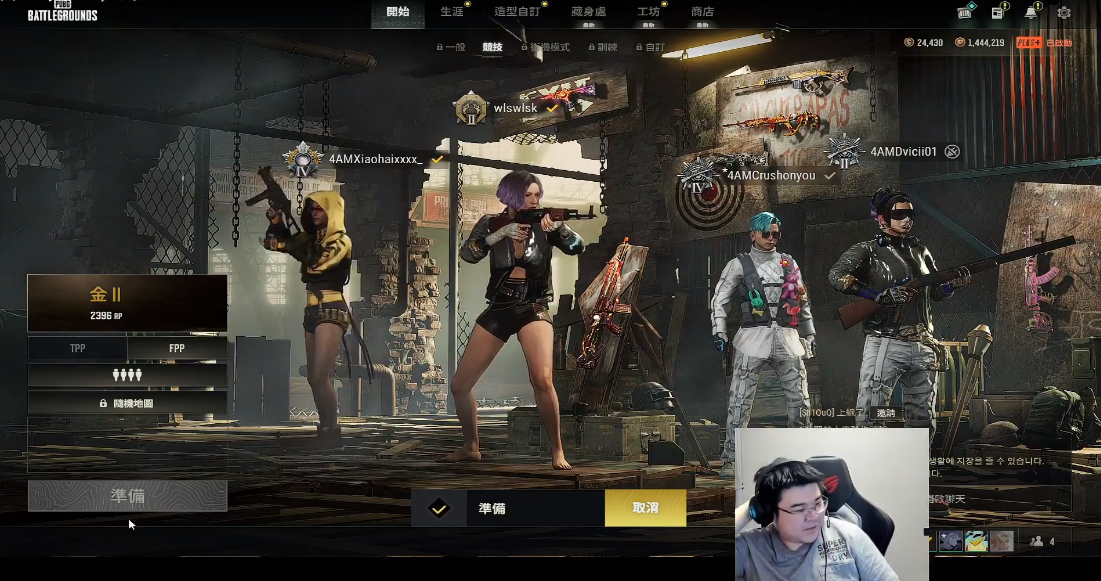Screen dimensions: 1101x581
Task: Switch perspective to TPP
Action: pyautogui.click(x=78, y=348)
